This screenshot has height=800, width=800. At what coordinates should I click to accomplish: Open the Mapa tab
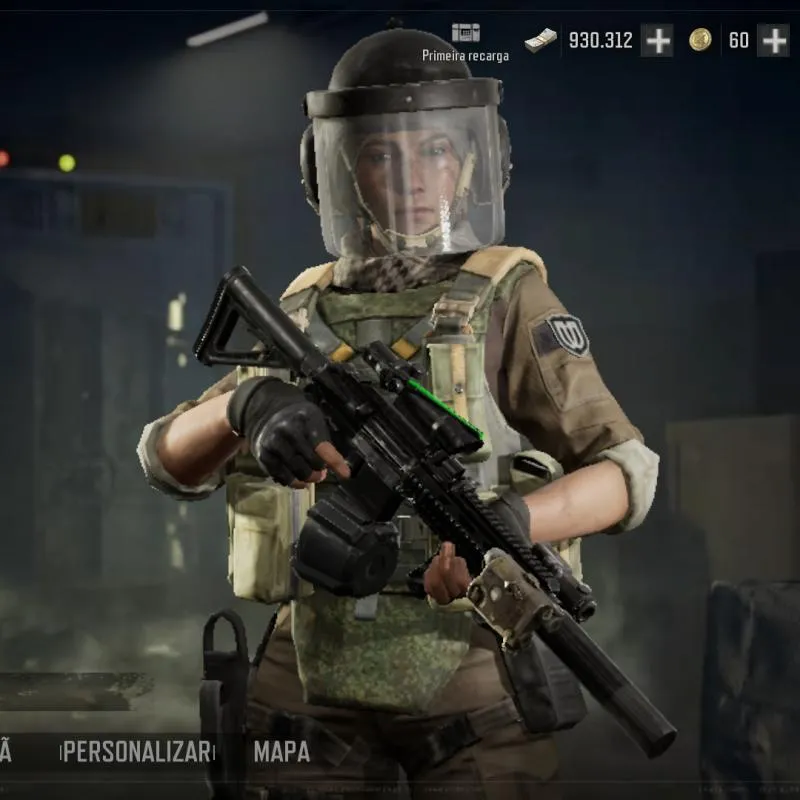(x=282, y=752)
